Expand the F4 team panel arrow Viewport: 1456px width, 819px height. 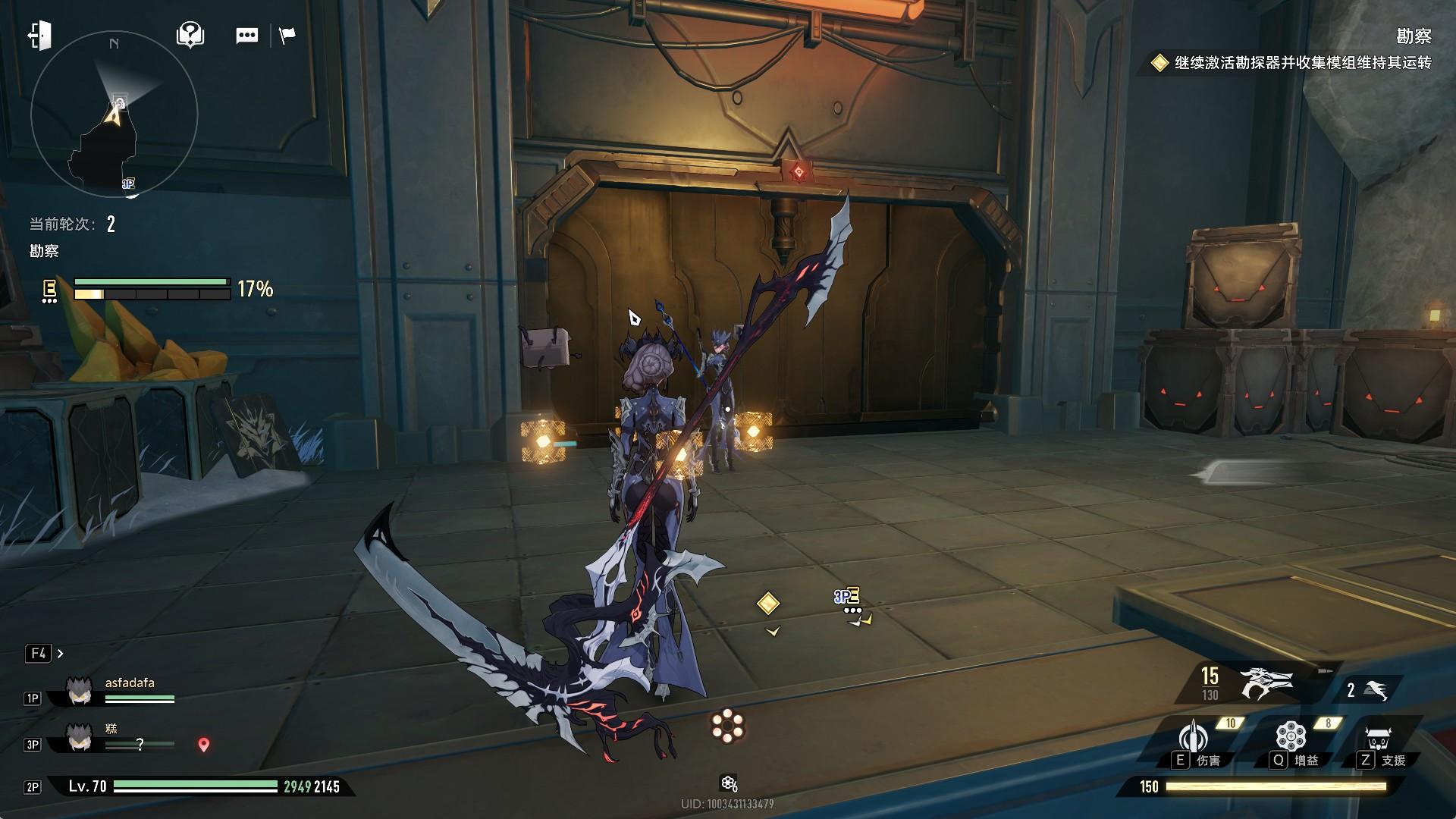pyautogui.click(x=61, y=653)
